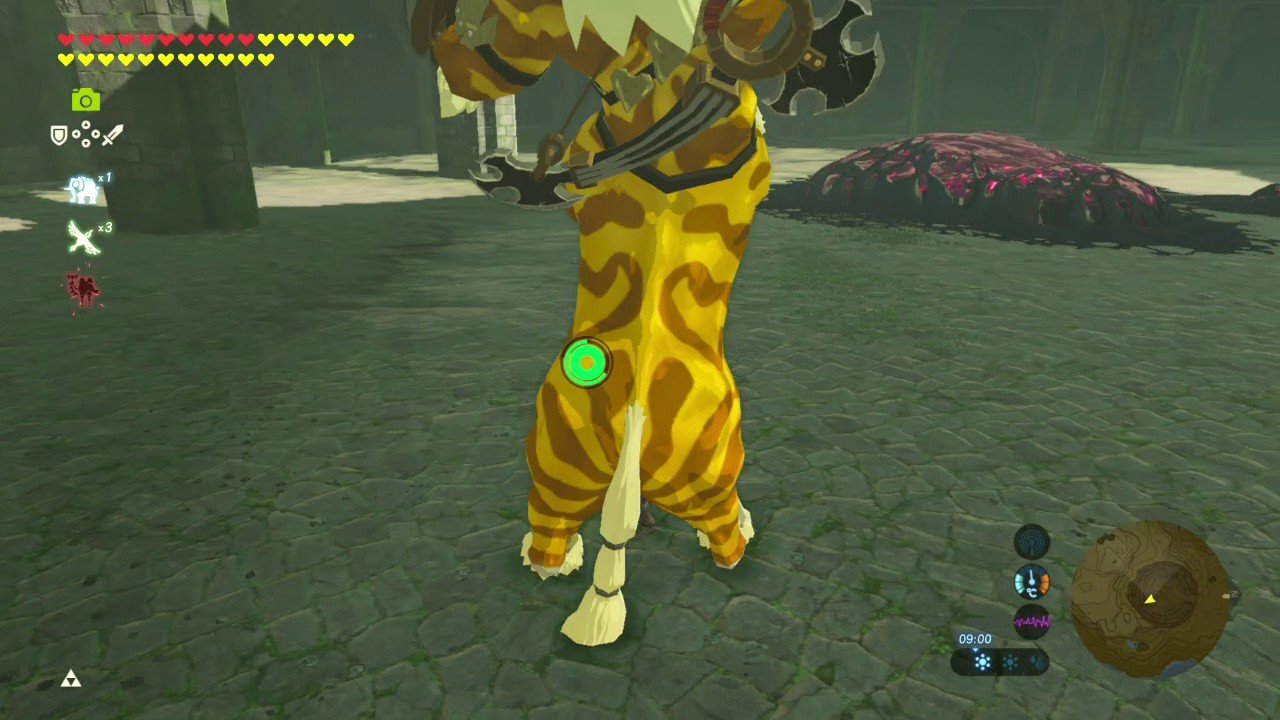The image size is (1280, 720).
Task: Open the D-pad quick-select icon
Action: [x=85, y=135]
